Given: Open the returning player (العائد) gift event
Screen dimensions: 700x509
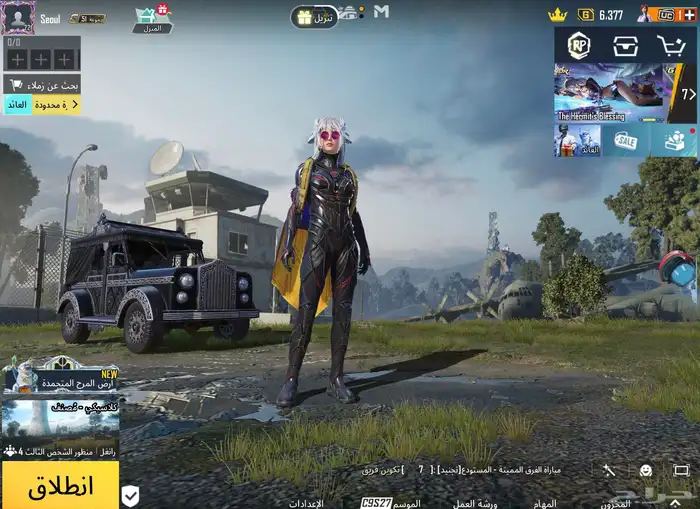Looking at the screenshot, I should (x=578, y=141).
